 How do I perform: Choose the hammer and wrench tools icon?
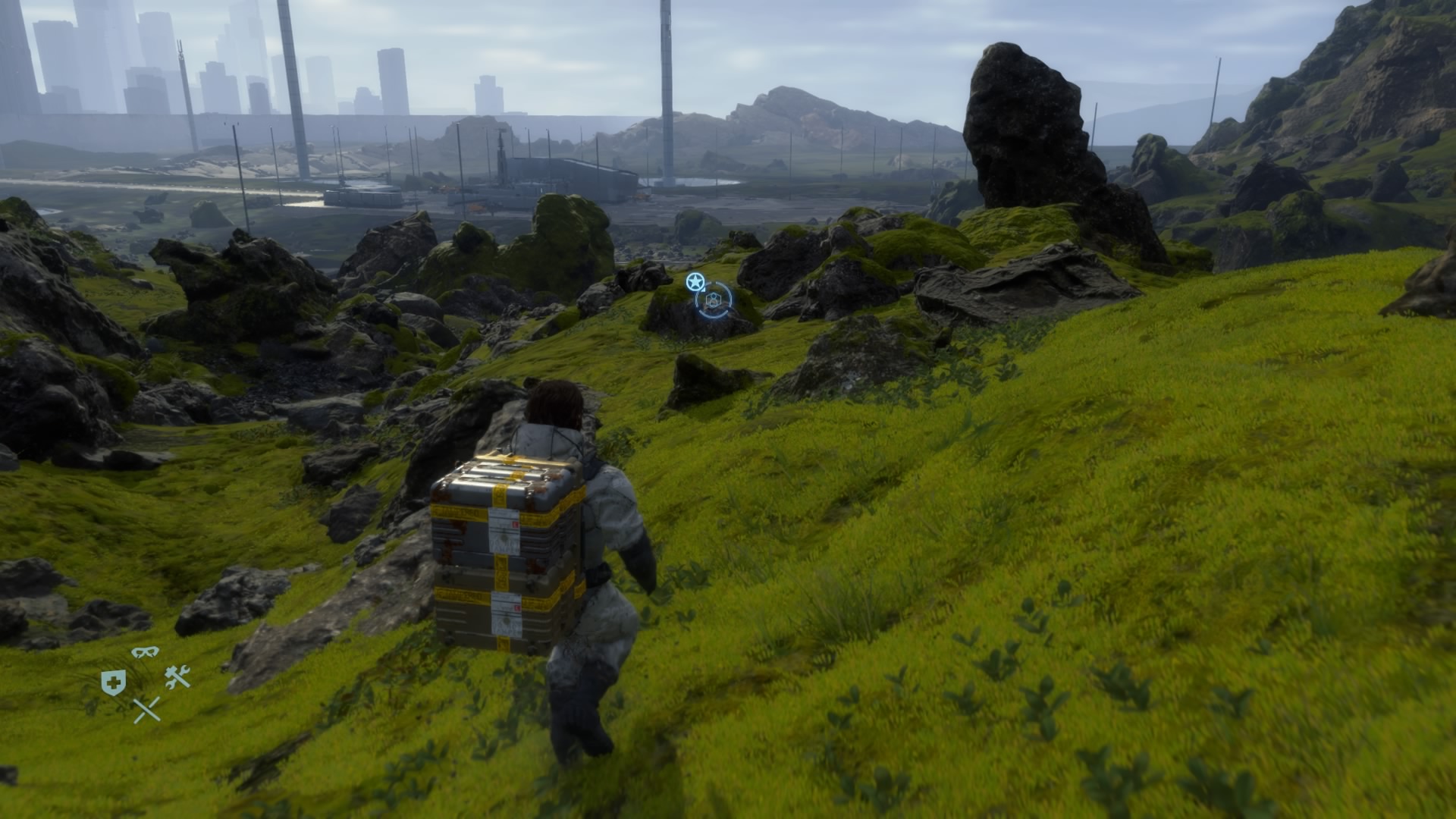point(177,676)
